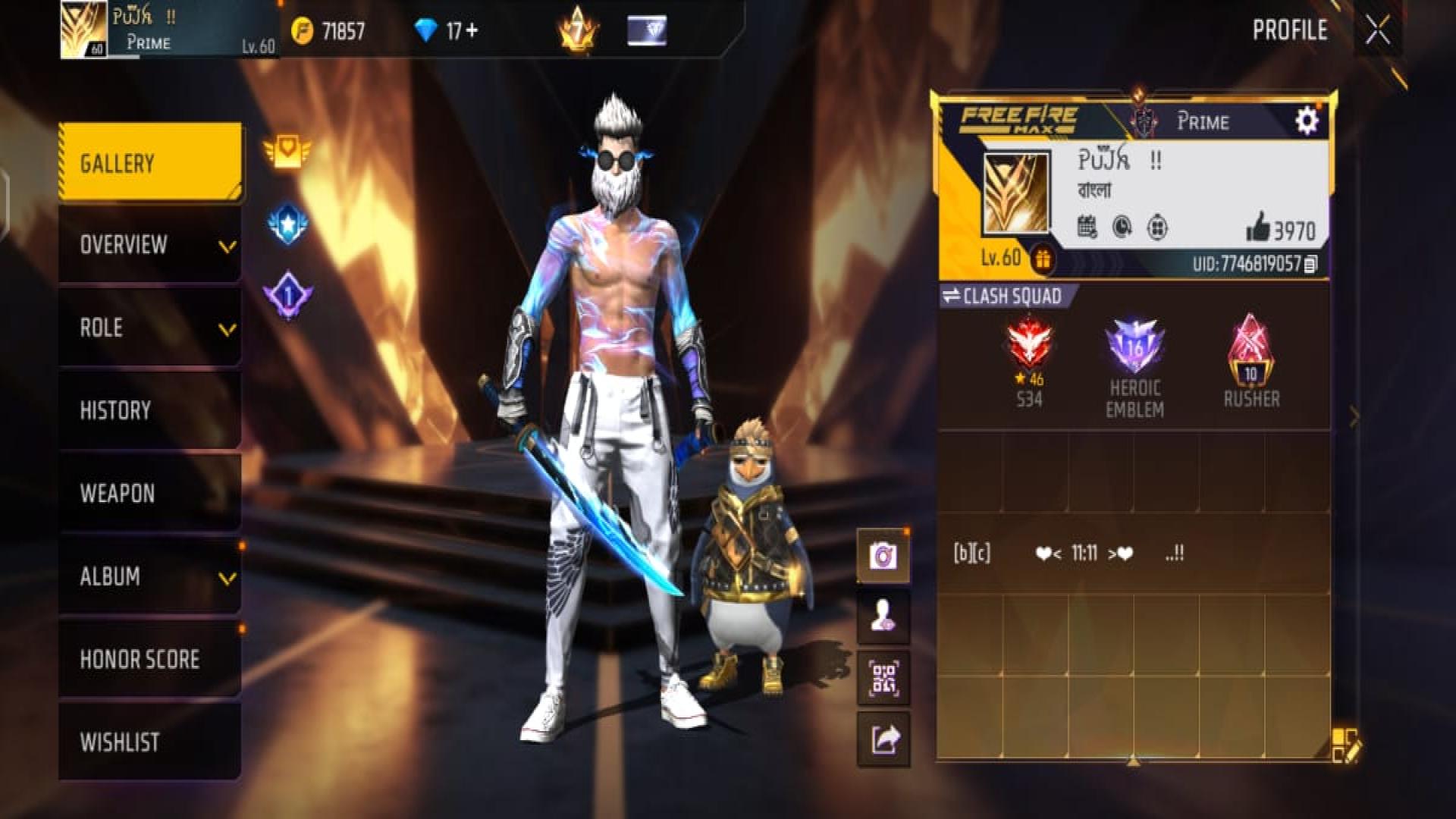Open profile settings gear icon
This screenshot has height=819, width=1456.
click(1306, 121)
